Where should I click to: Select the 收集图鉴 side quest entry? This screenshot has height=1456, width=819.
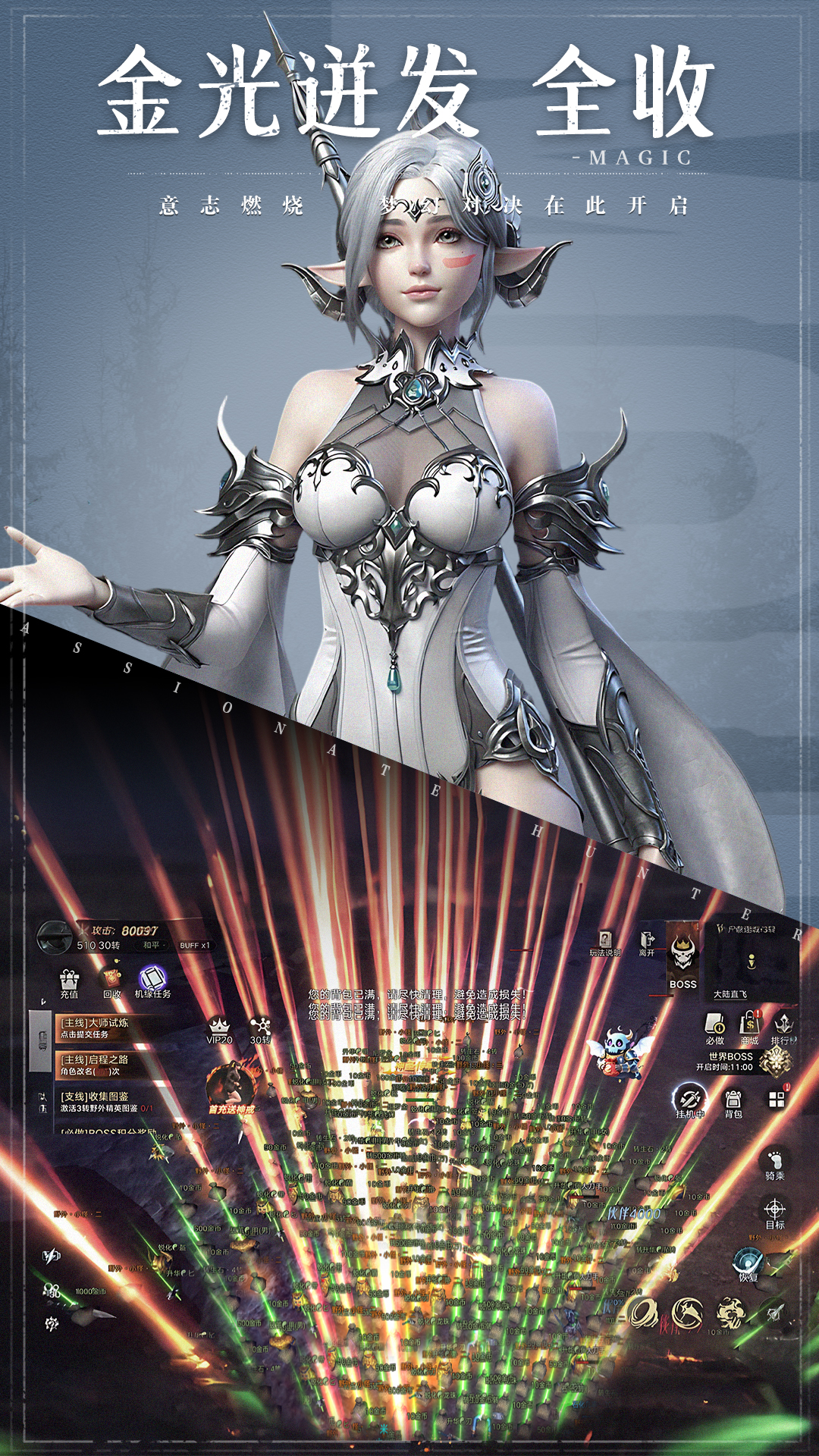(x=106, y=1102)
